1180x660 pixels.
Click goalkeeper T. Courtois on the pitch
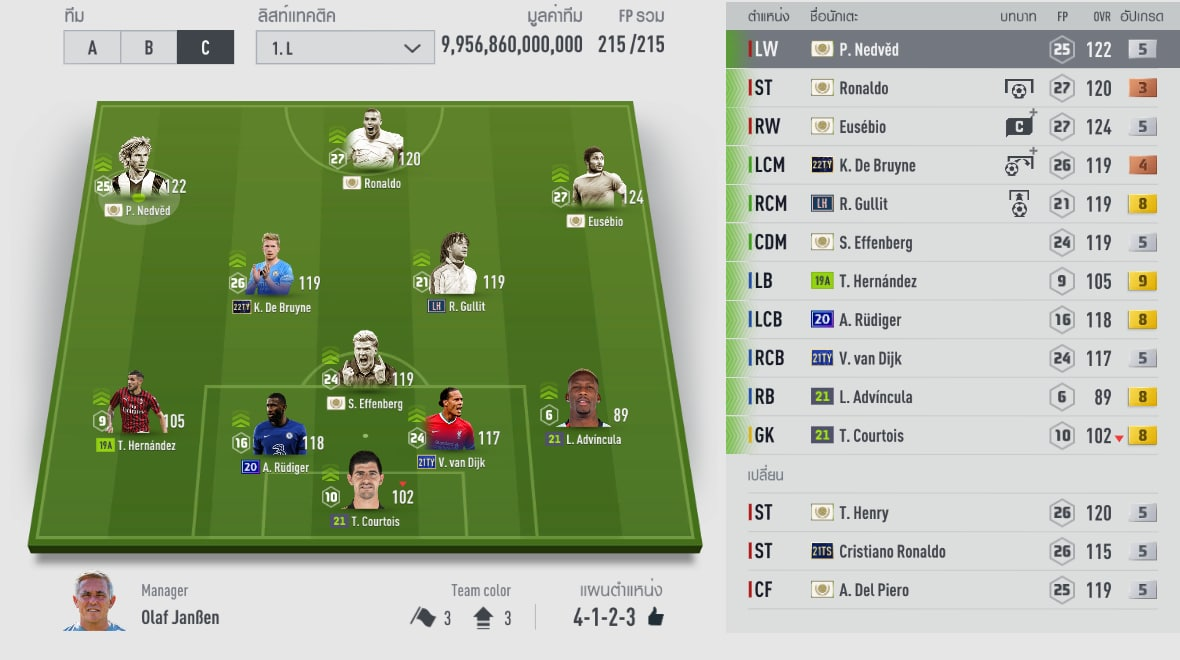pyautogui.click(x=366, y=484)
